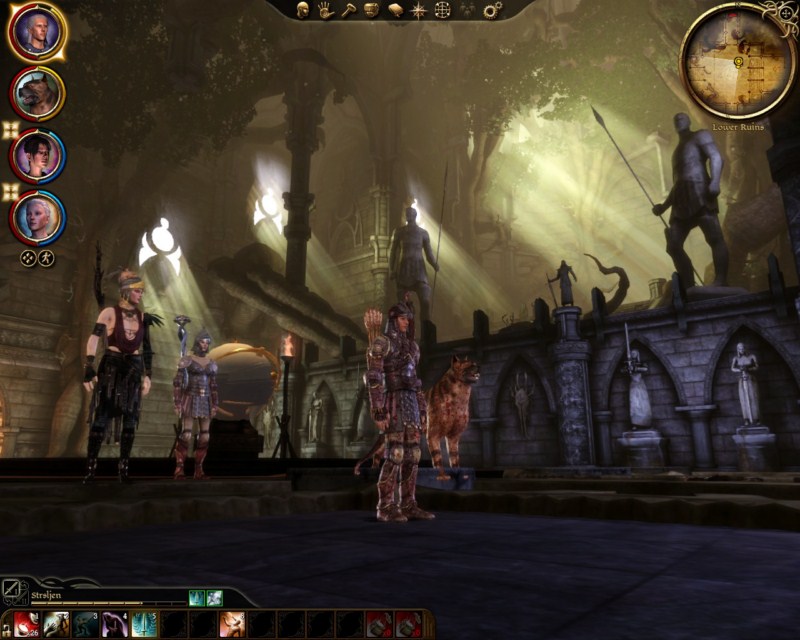Open the skills hand icon
Screen dimensions: 800x640
(325, 10)
